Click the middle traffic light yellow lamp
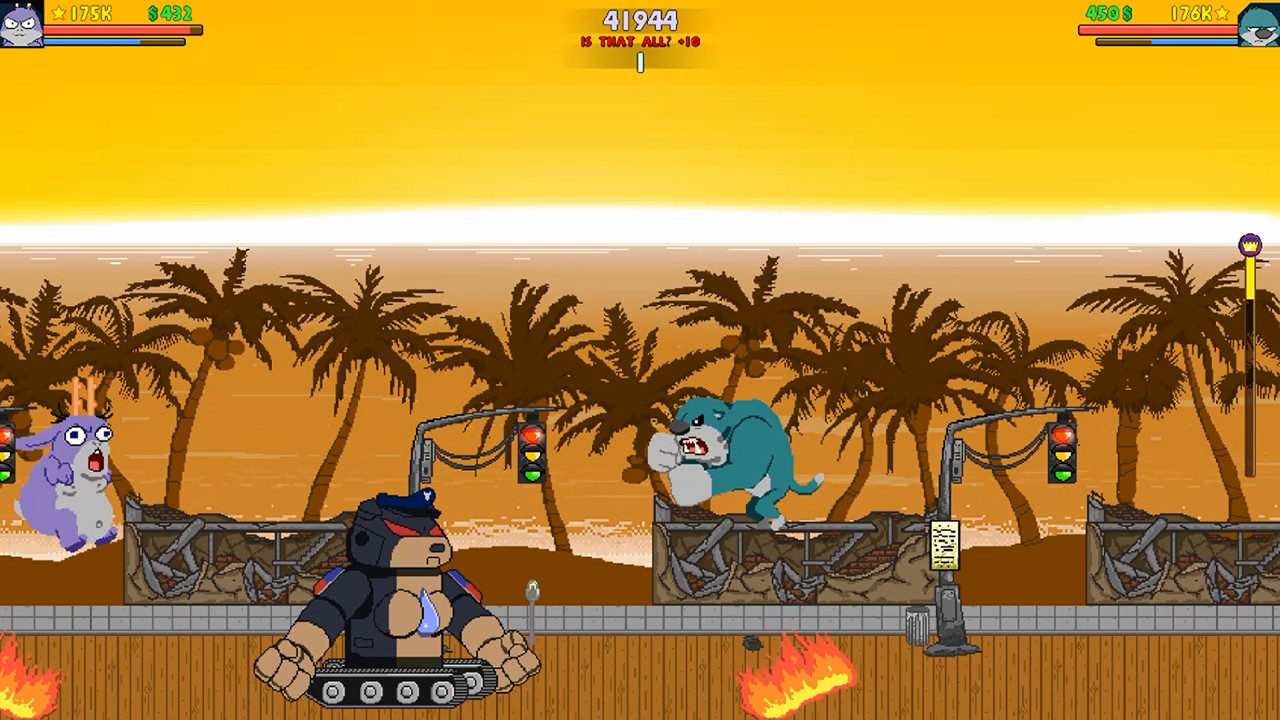Screen dimensions: 1280x720 point(530,457)
